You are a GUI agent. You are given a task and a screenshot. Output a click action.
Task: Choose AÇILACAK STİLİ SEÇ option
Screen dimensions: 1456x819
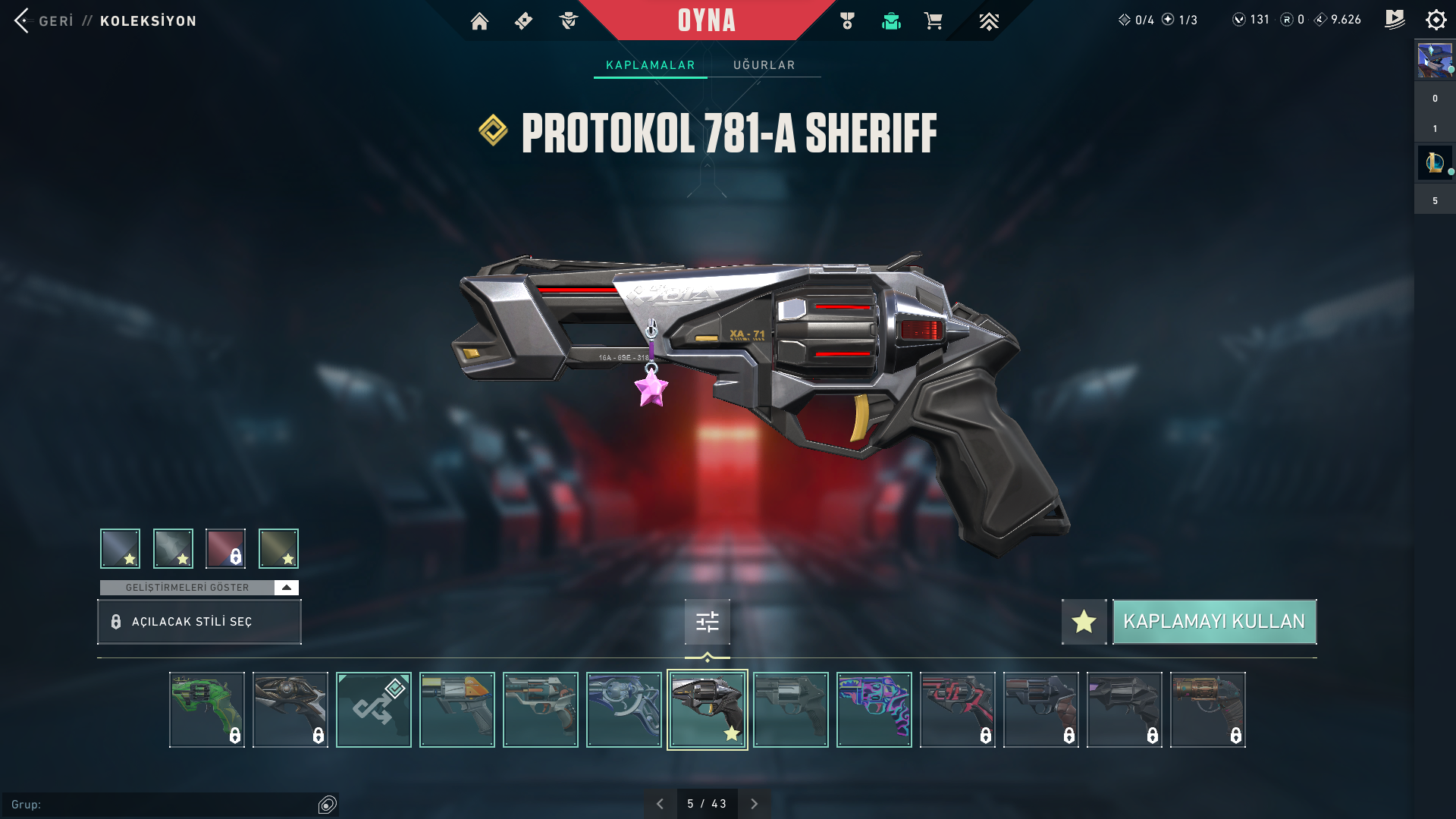[199, 622]
